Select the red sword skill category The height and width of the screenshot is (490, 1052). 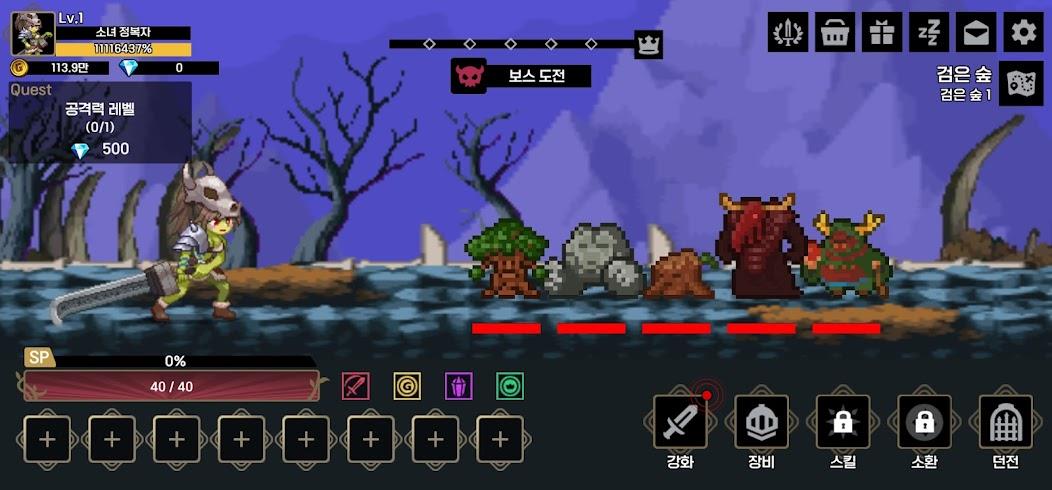click(x=356, y=386)
